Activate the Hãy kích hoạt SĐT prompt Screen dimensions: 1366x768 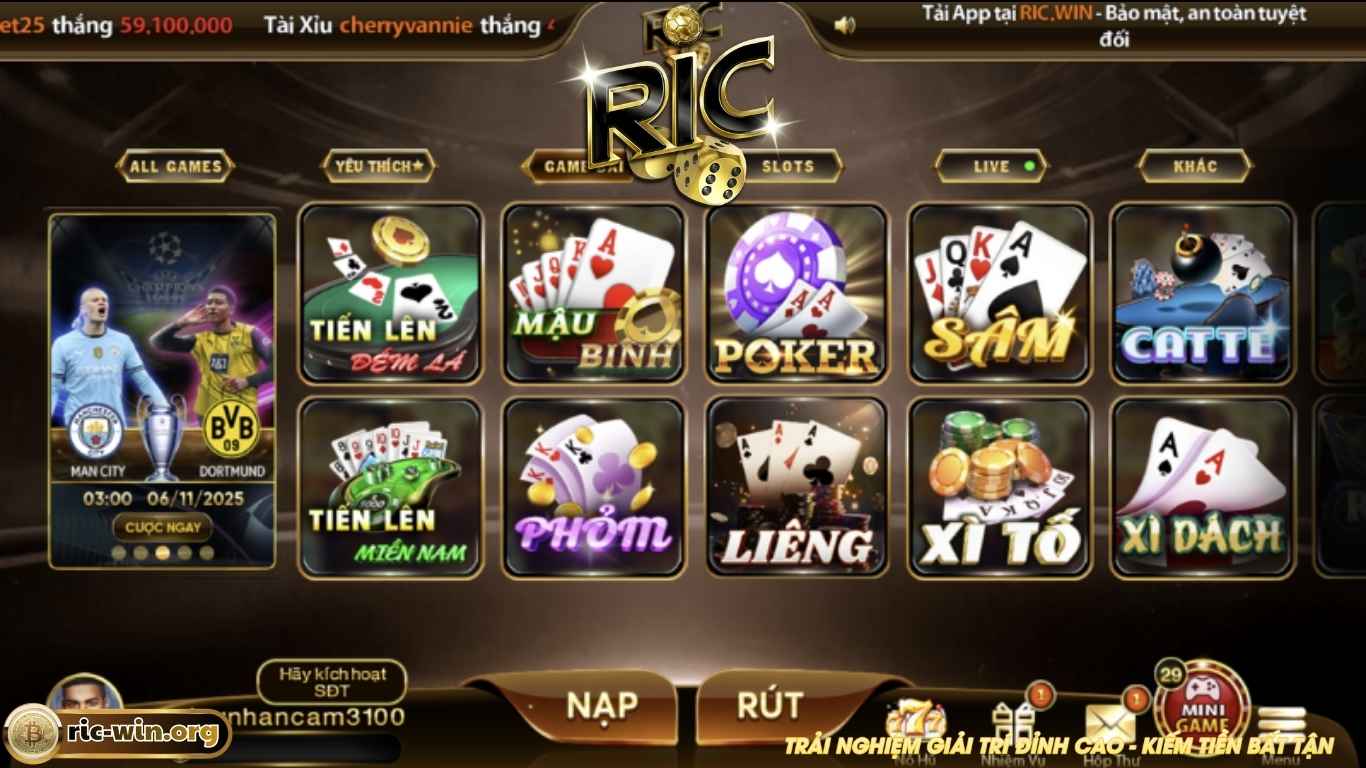coord(333,684)
